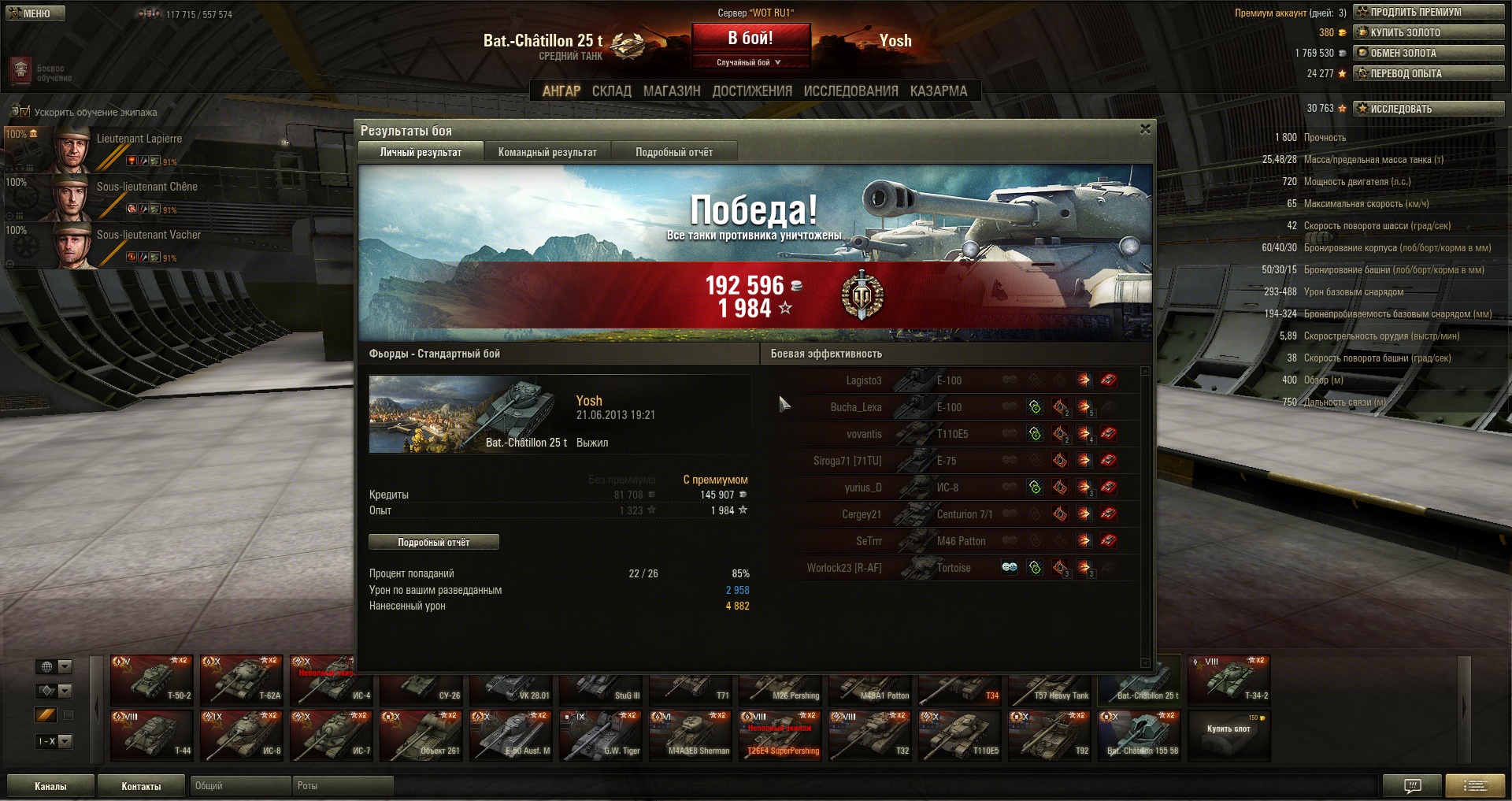Choose the Купить слот tile
The width and height of the screenshot is (1512, 801).
pyautogui.click(x=1228, y=736)
